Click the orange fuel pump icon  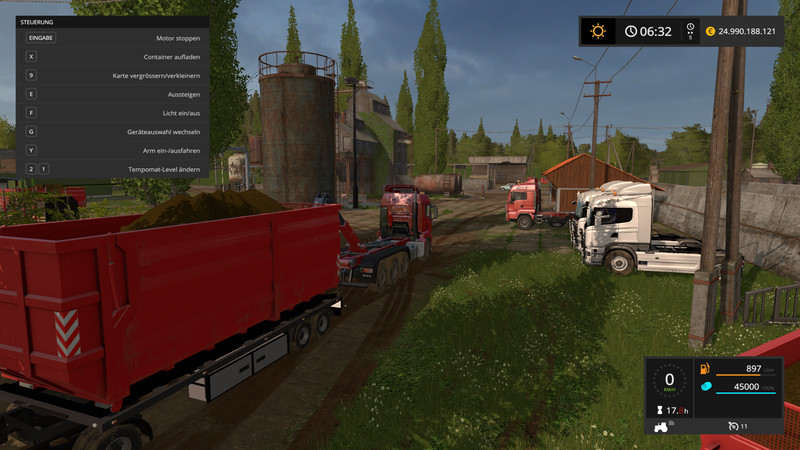704,369
